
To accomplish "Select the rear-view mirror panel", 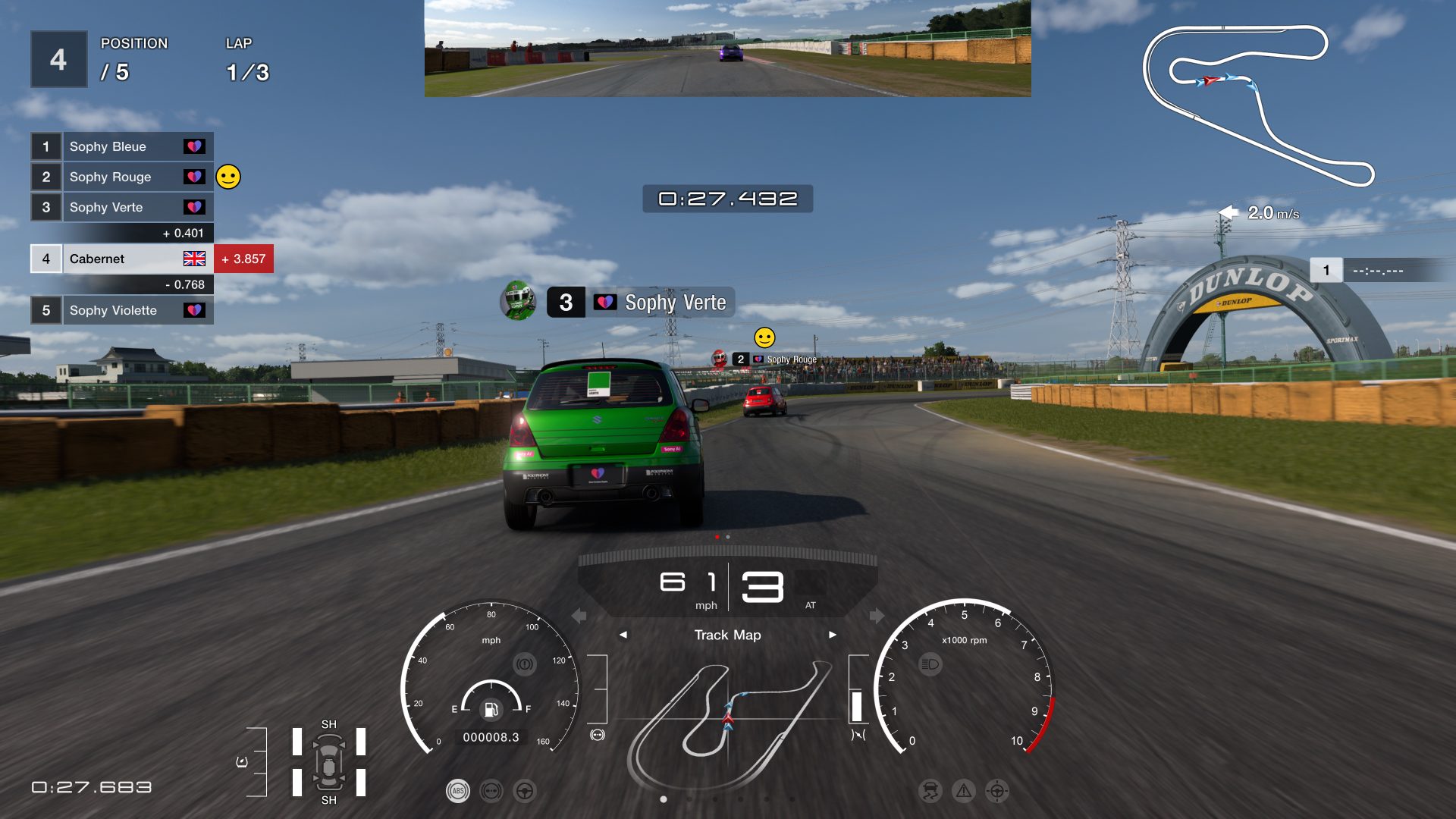I will tap(727, 49).
